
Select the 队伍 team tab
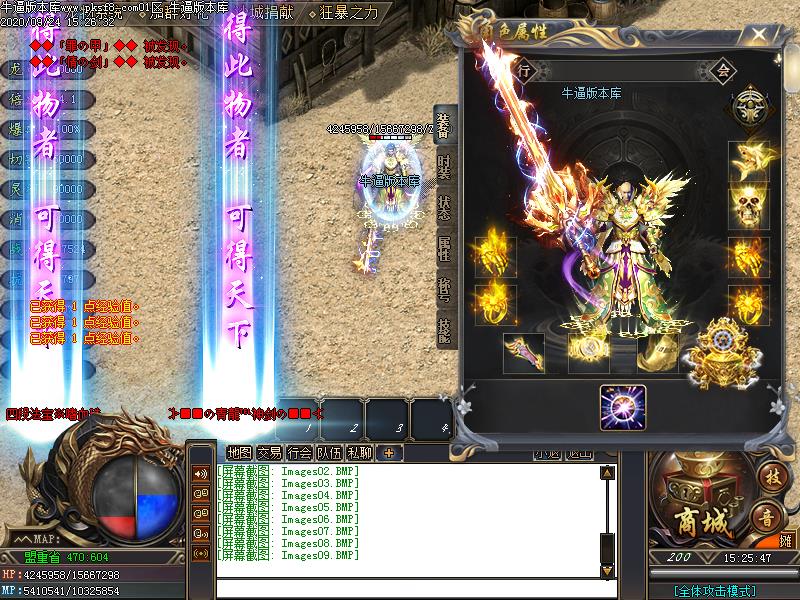329,453
